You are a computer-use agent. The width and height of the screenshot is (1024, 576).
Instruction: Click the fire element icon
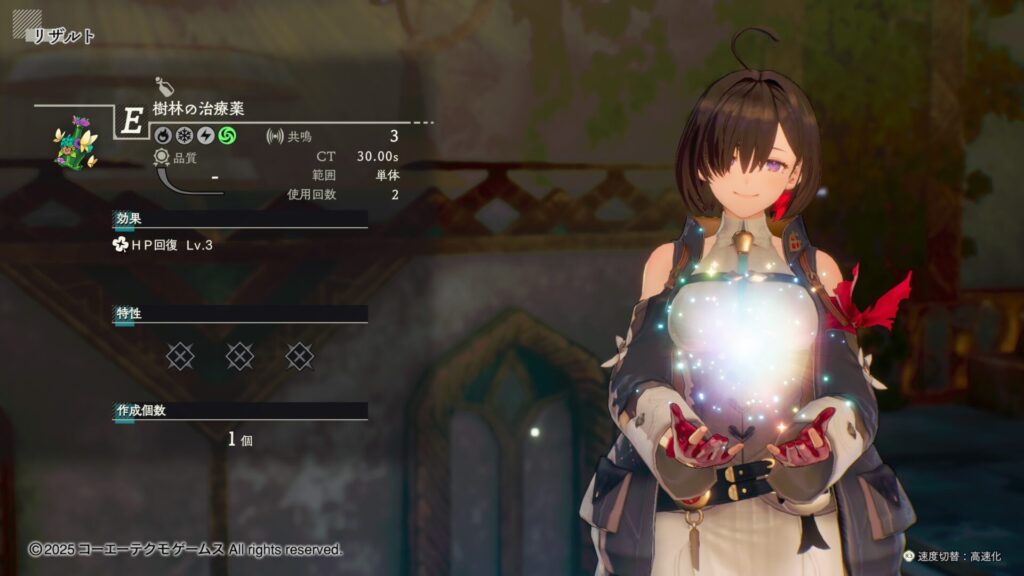(161, 135)
